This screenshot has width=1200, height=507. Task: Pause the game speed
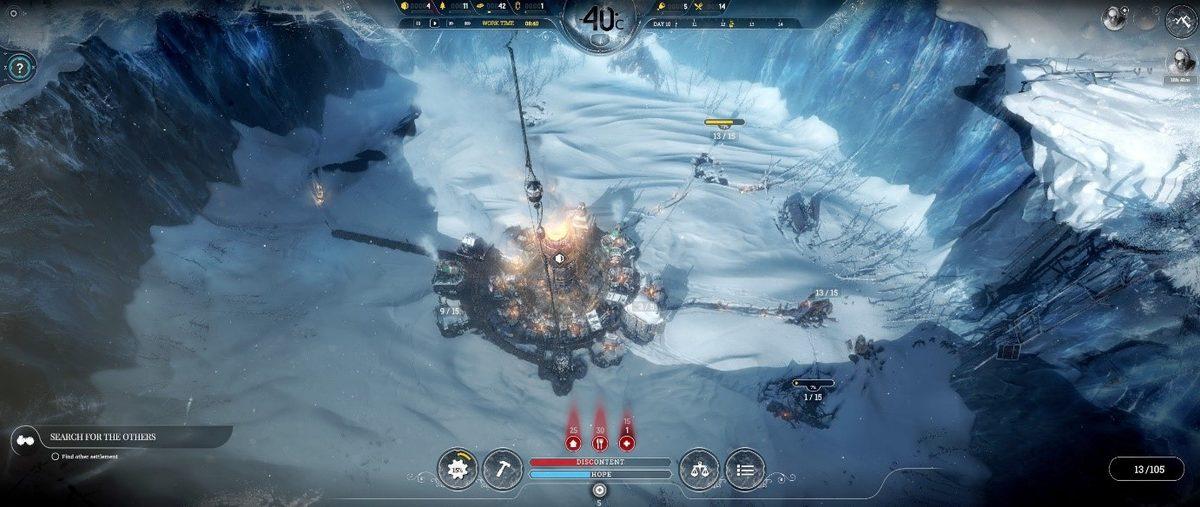[x=417, y=23]
